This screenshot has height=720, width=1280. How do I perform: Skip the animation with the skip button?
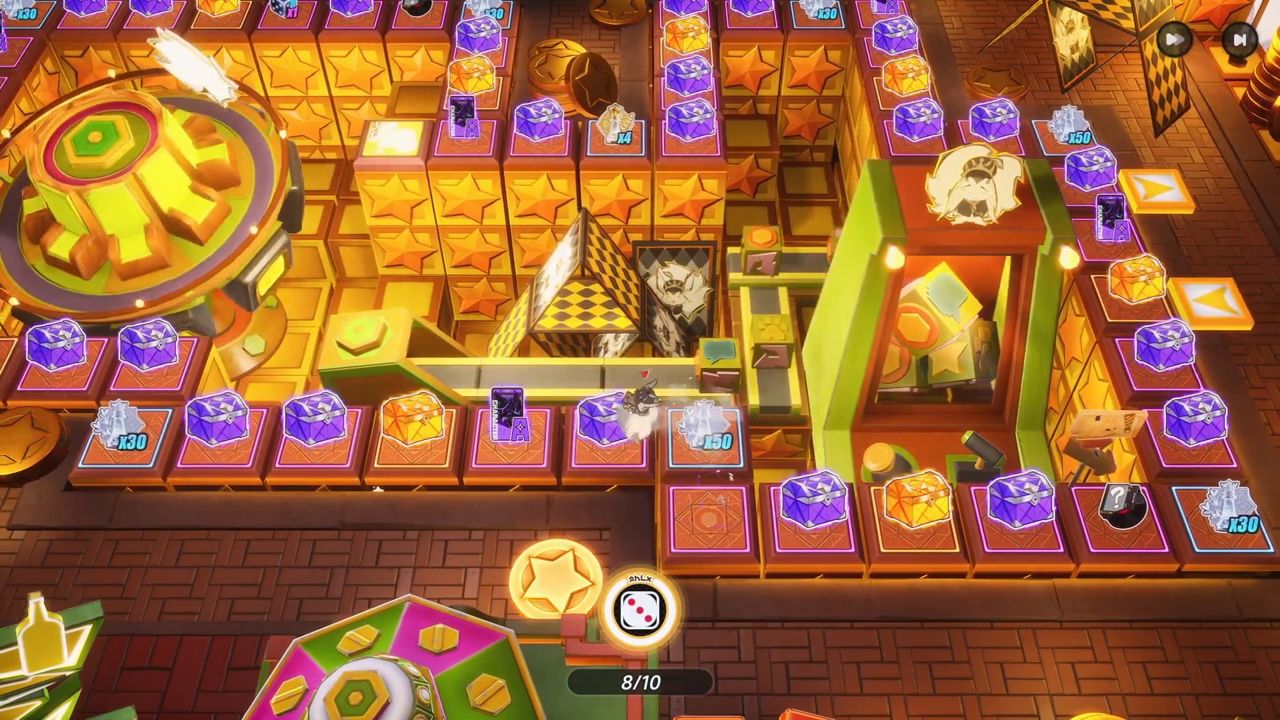[1239, 40]
